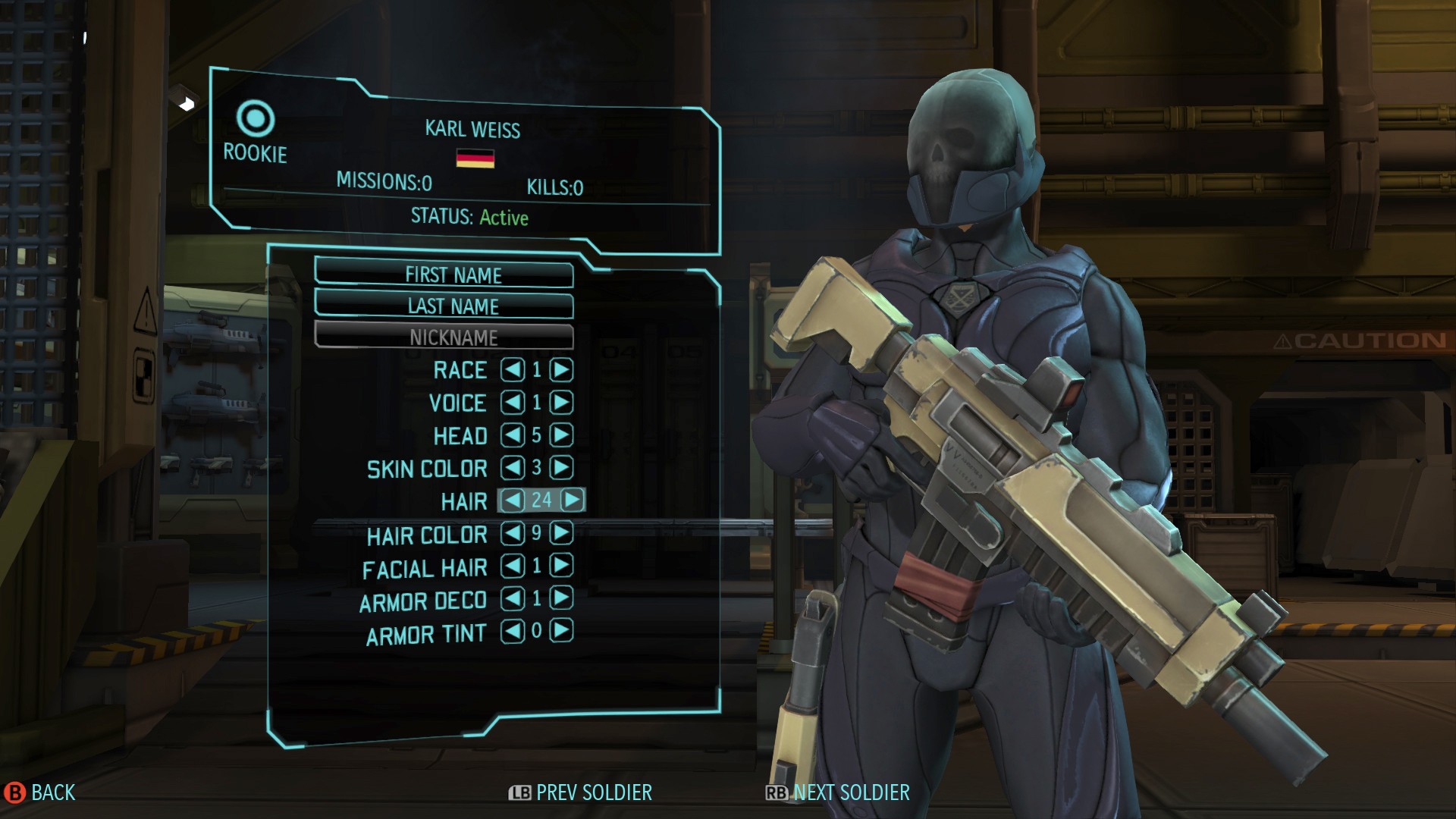Click the Rookie rank insignia icon
The image size is (1456, 819).
tap(256, 118)
